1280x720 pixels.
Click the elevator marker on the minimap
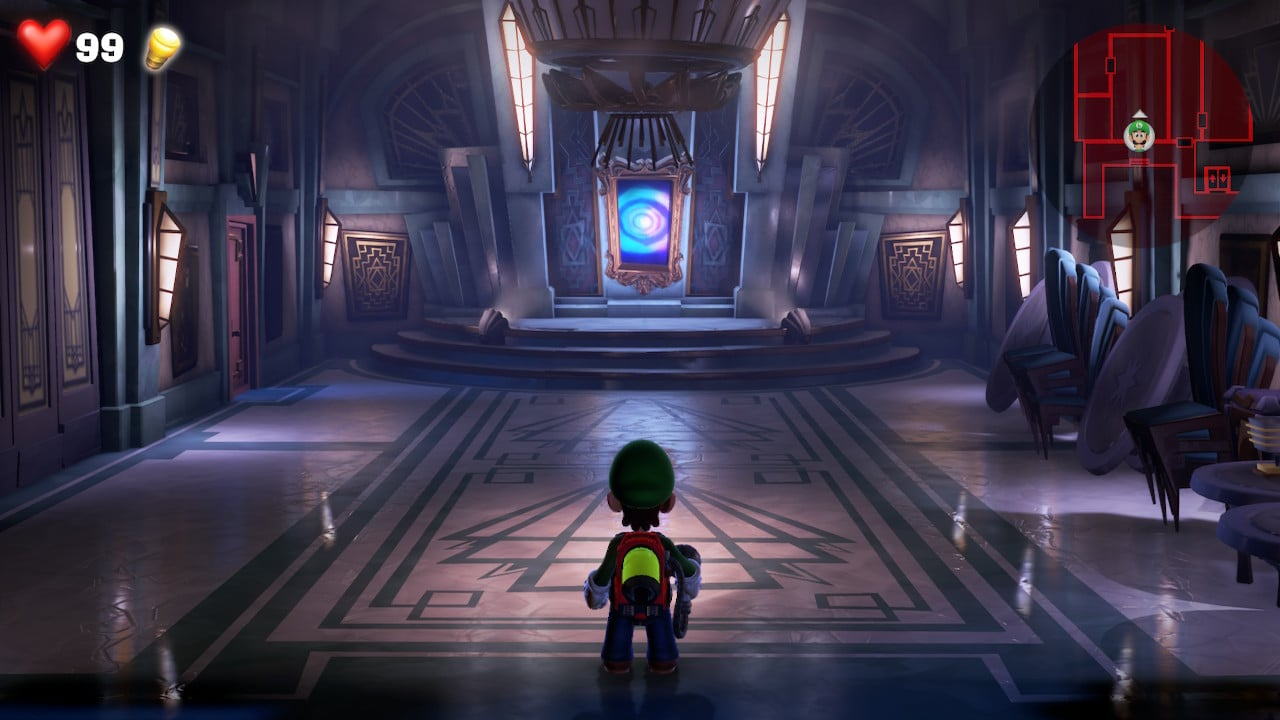pos(1217,177)
